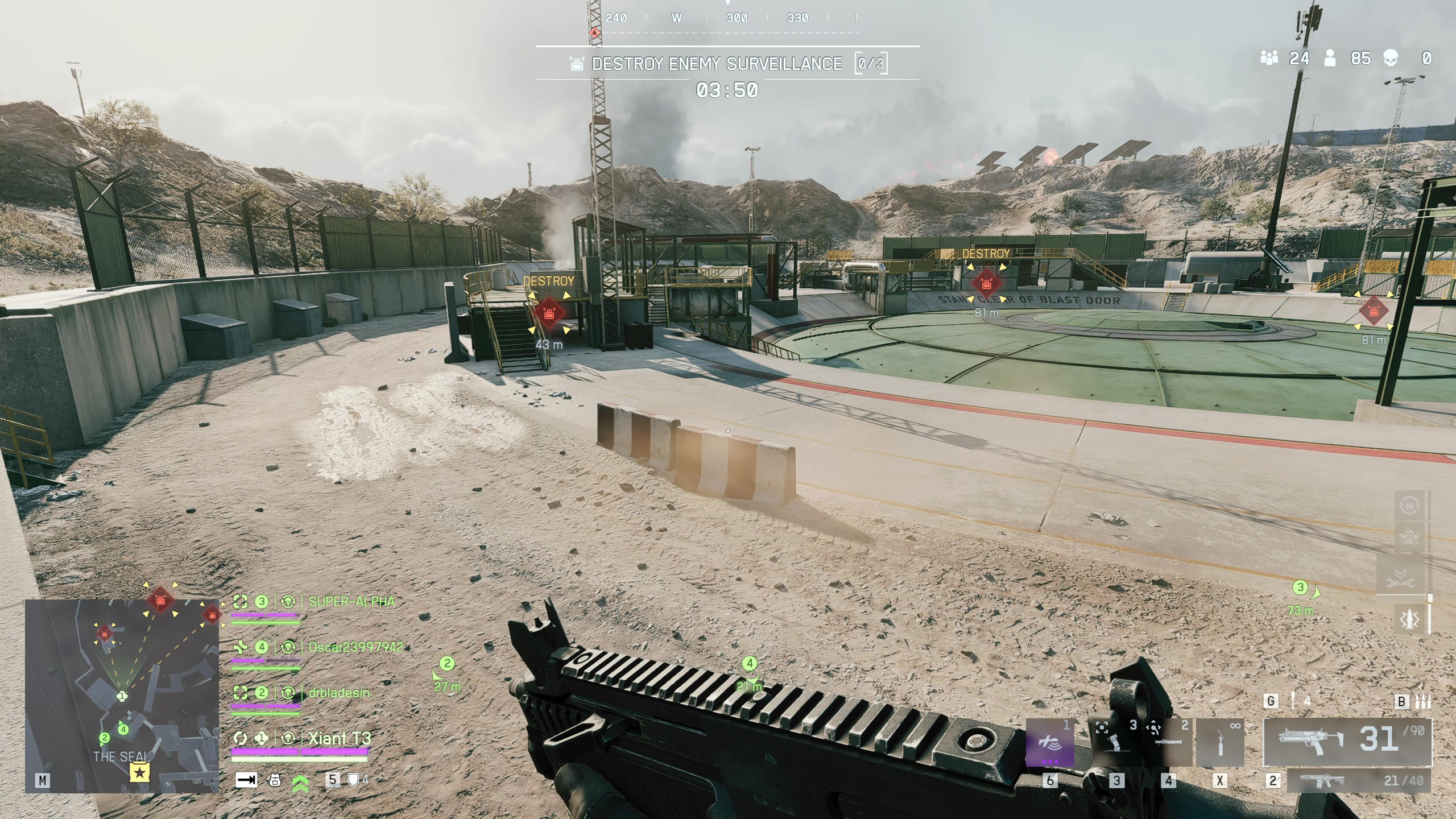Switch to the secondary rifle slot

[1358, 781]
